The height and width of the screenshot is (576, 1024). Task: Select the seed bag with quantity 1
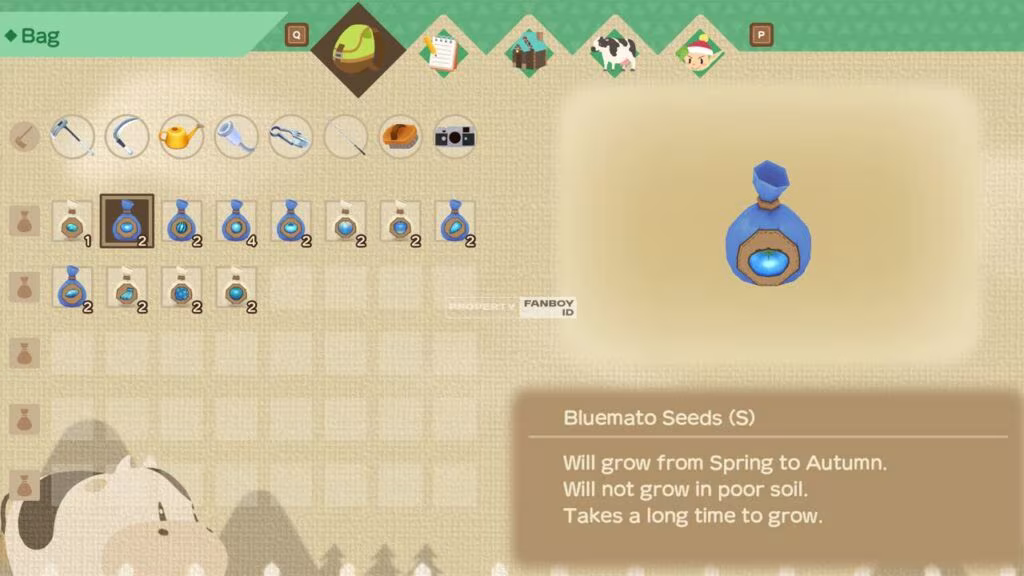pos(72,221)
